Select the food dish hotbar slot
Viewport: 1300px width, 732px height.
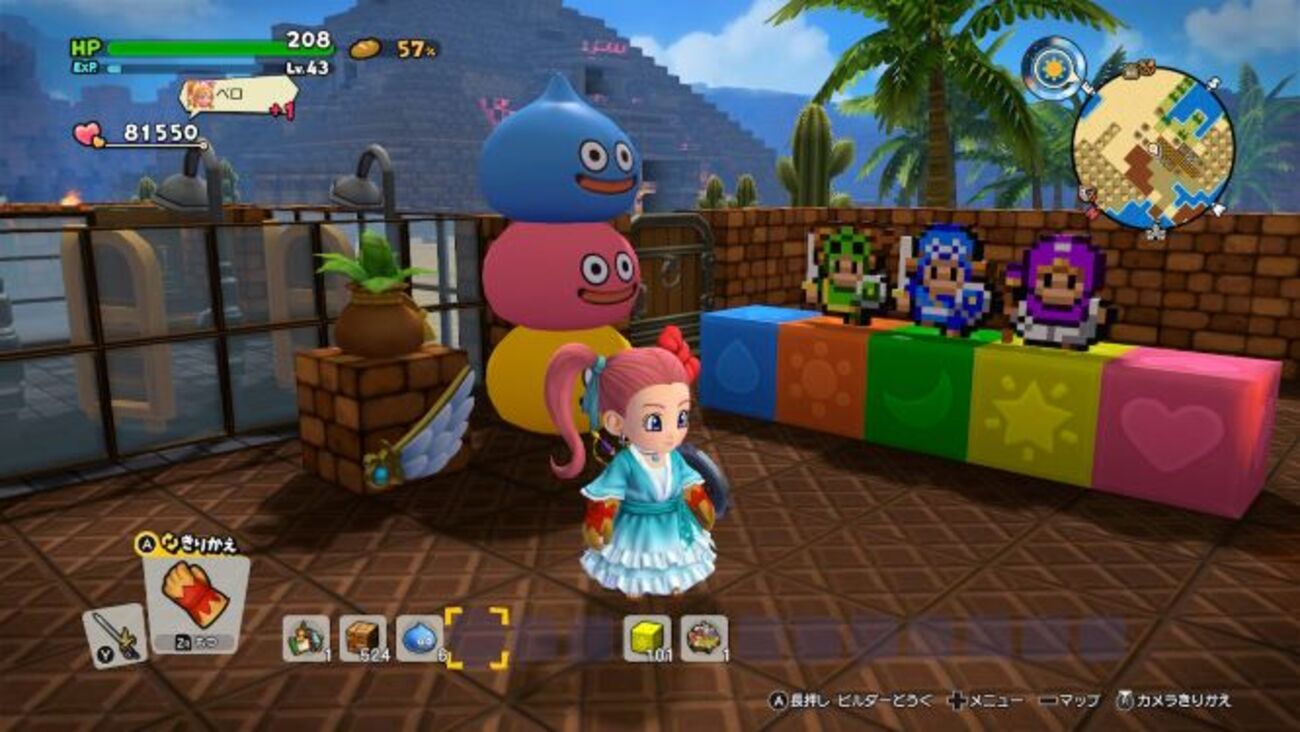(x=704, y=637)
